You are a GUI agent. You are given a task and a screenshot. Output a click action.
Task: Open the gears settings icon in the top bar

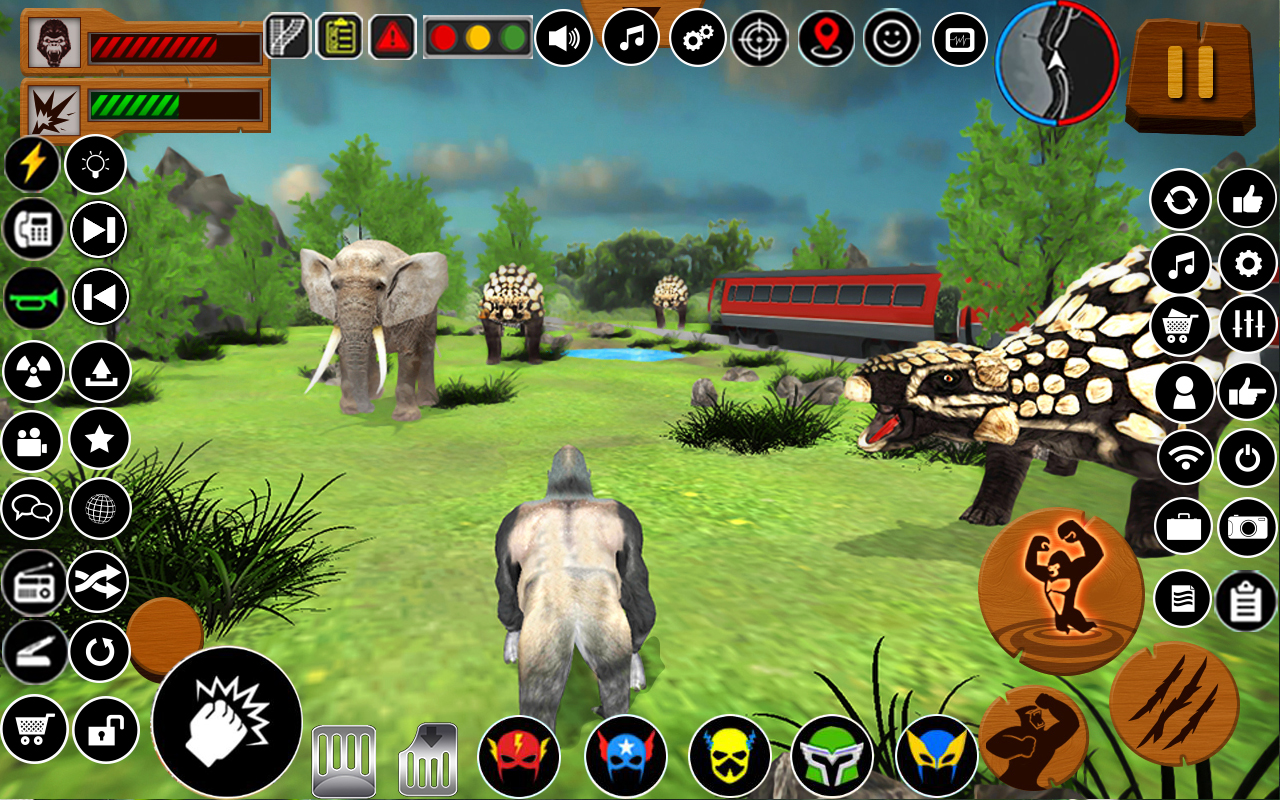pyautogui.click(x=697, y=39)
